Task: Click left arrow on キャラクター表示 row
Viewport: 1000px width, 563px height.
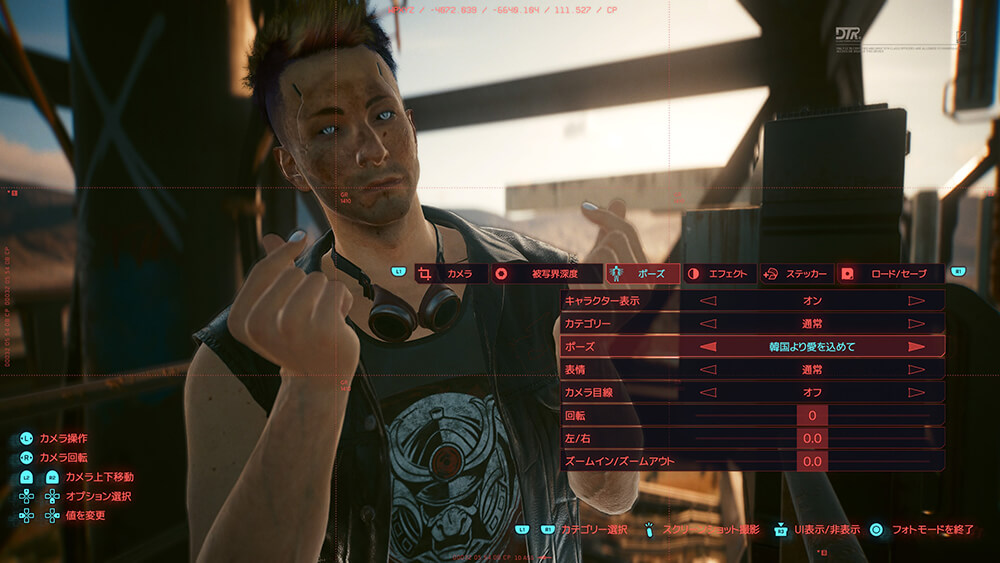Action: coord(707,300)
